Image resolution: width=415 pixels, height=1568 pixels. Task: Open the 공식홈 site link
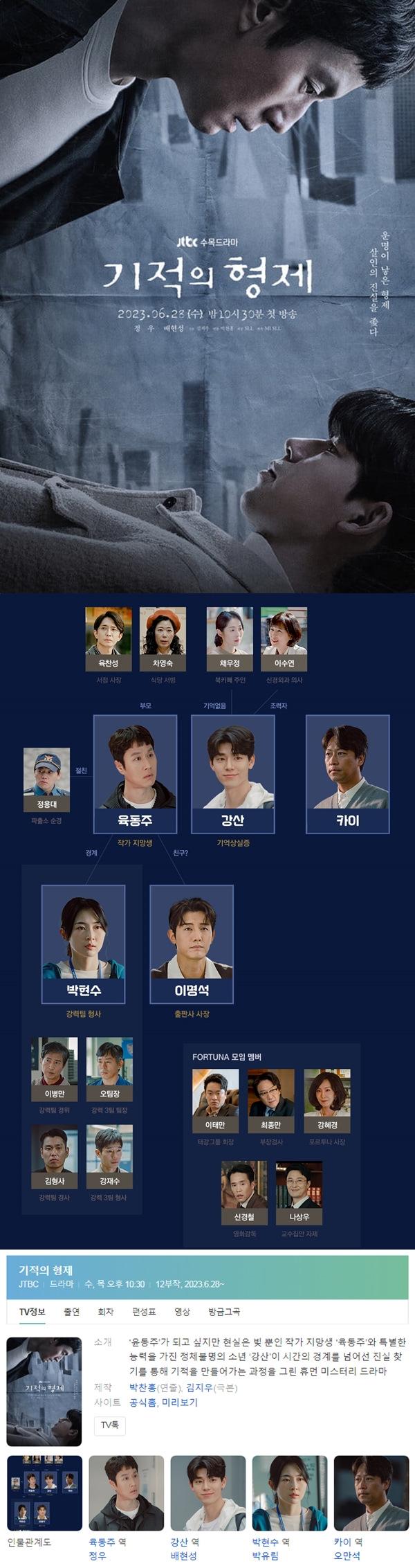click(142, 1402)
